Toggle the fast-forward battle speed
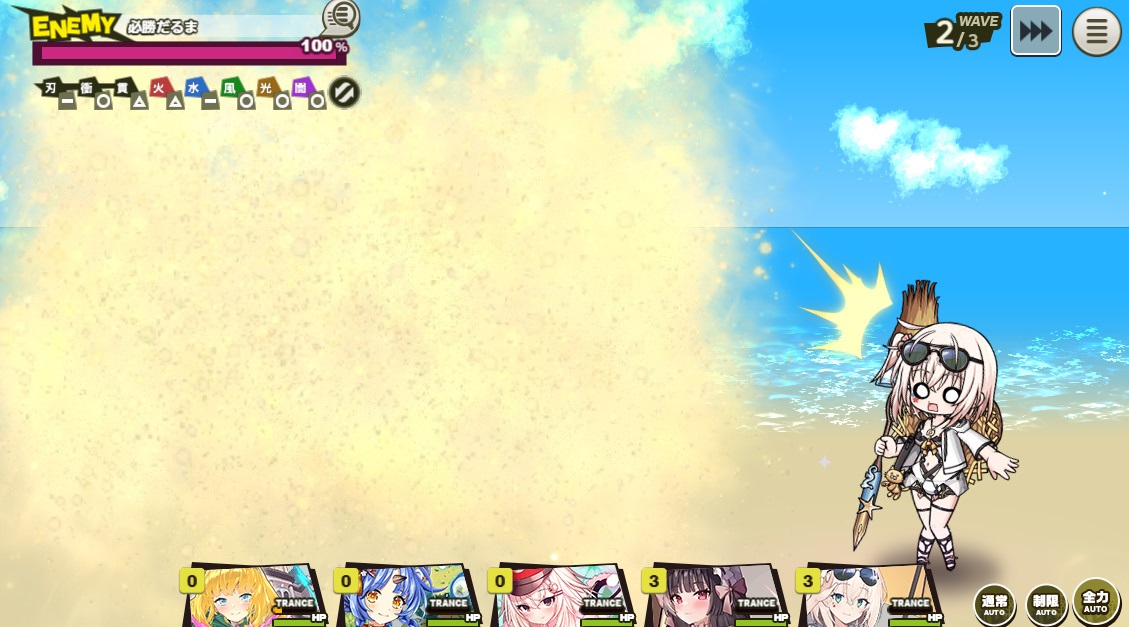The width and height of the screenshot is (1129, 627). (x=1035, y=31)
